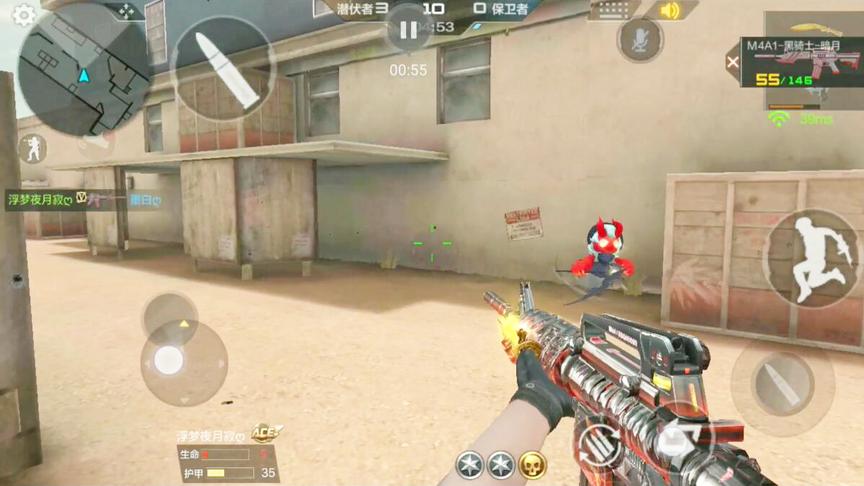Screen dimensions: 864x486
Task: Pause the match with the pause button
Action: pyautogui.click(x=408, y=31)
